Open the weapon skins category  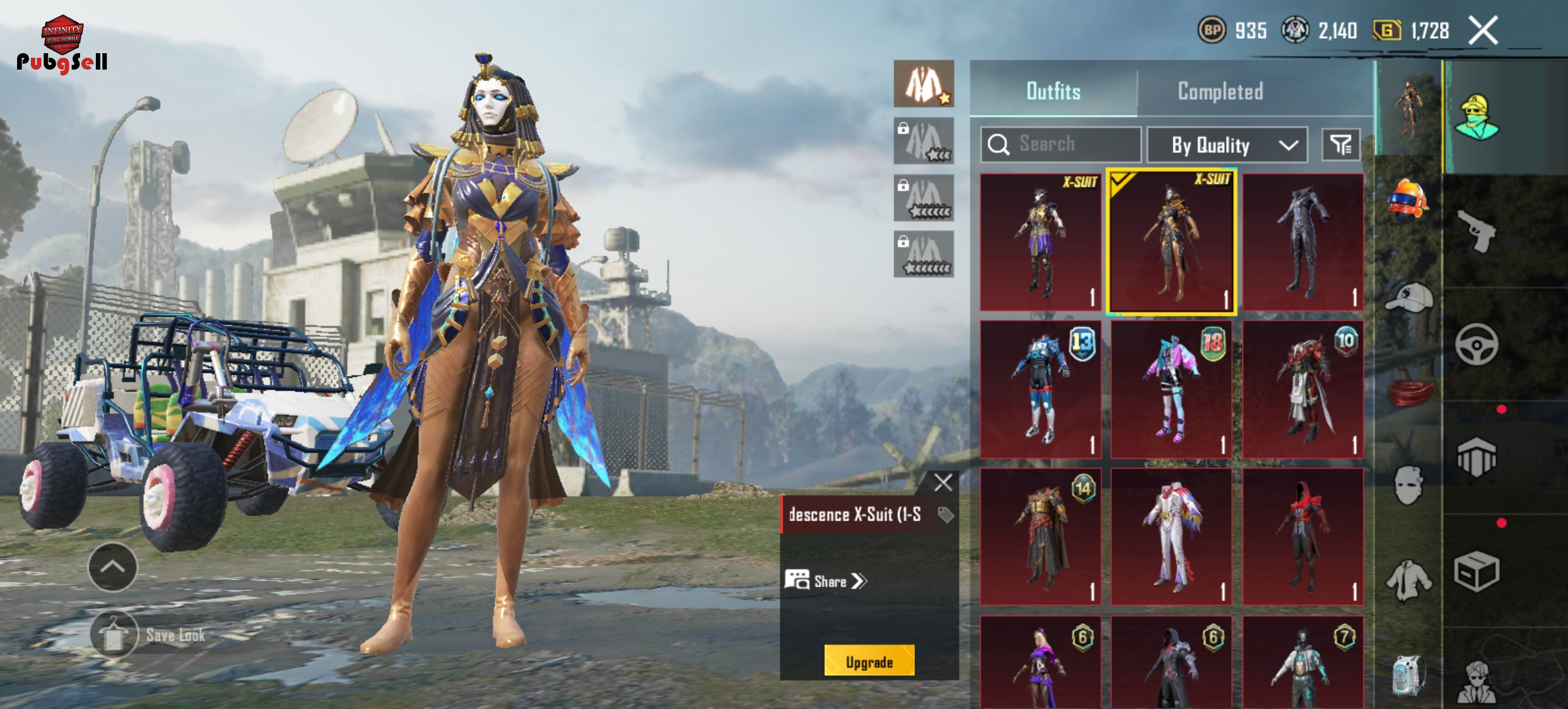coord(1476,231)
